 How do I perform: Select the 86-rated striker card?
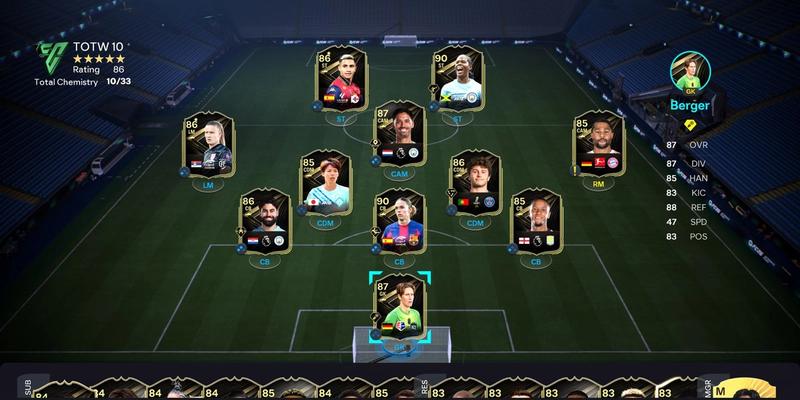(x=342, y=80)
